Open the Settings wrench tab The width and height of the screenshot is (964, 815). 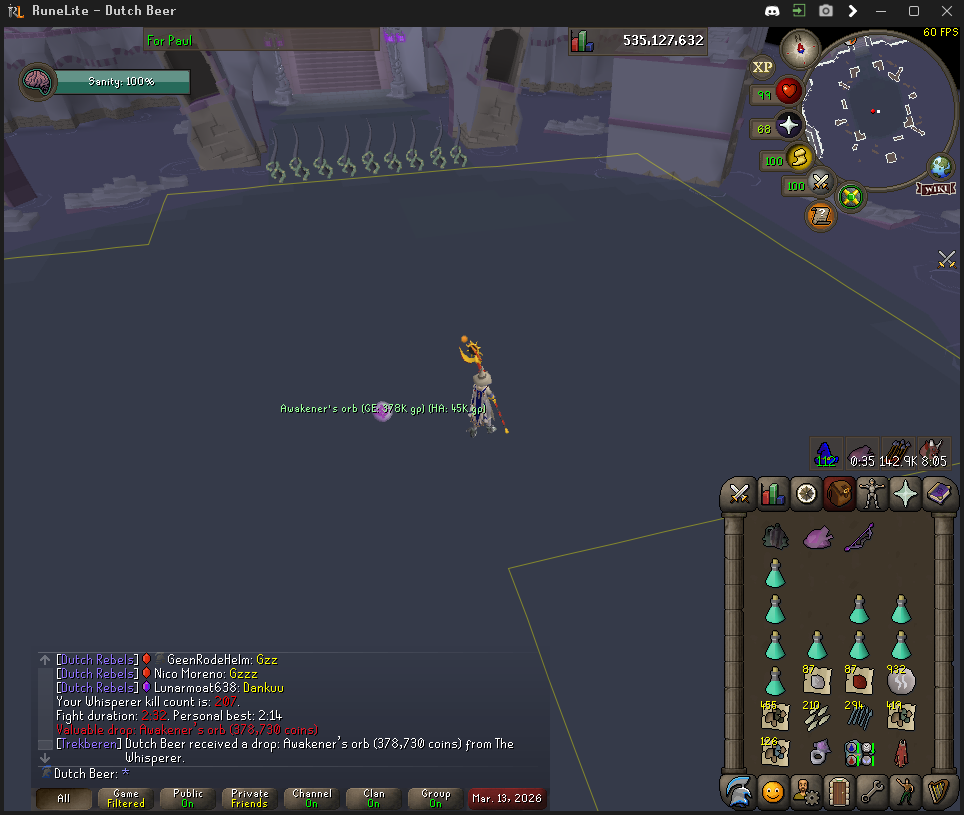click(872, 792)
